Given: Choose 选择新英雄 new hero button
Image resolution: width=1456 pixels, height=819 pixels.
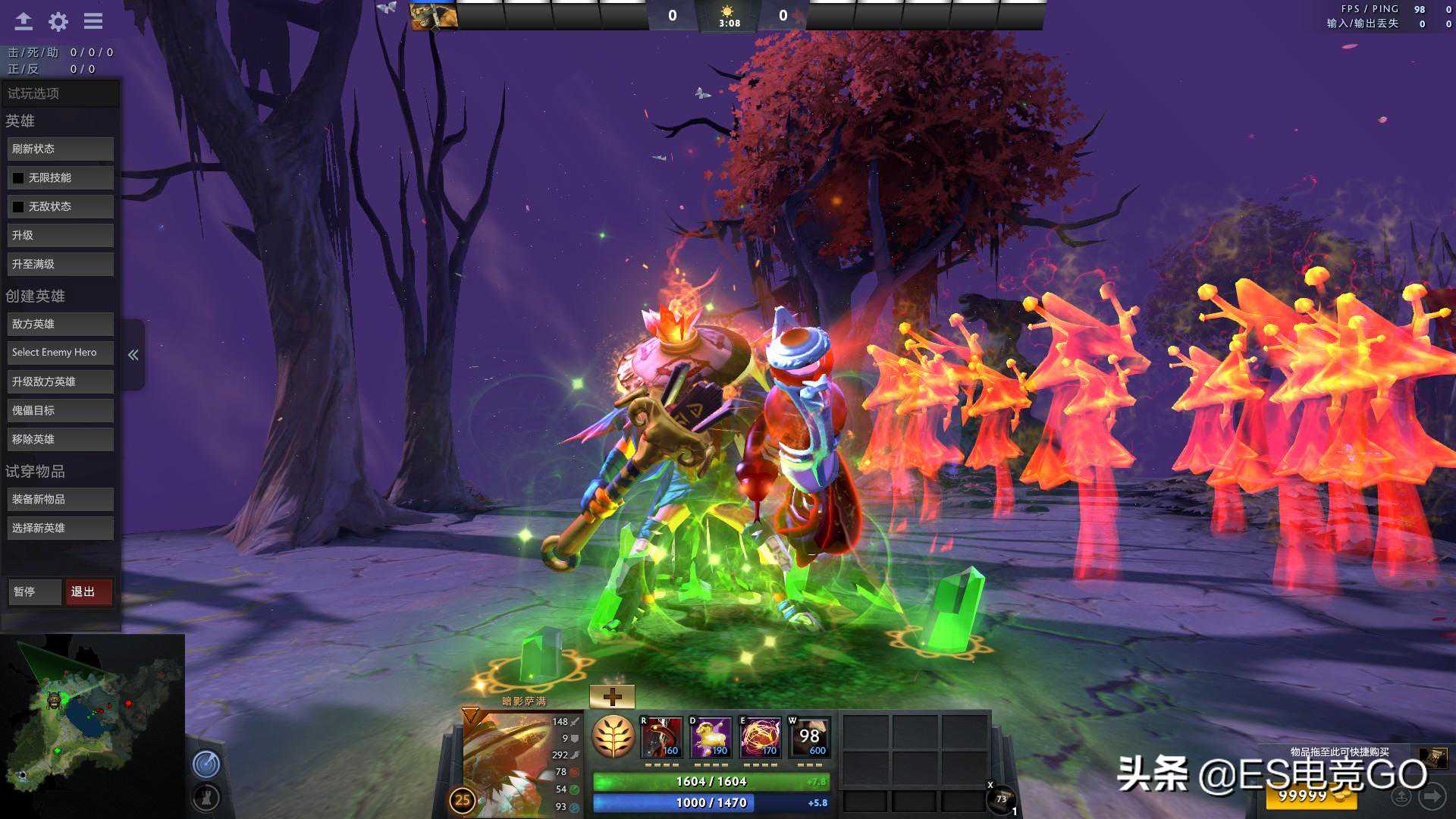Looking at the screenshot, I should 61,529.
